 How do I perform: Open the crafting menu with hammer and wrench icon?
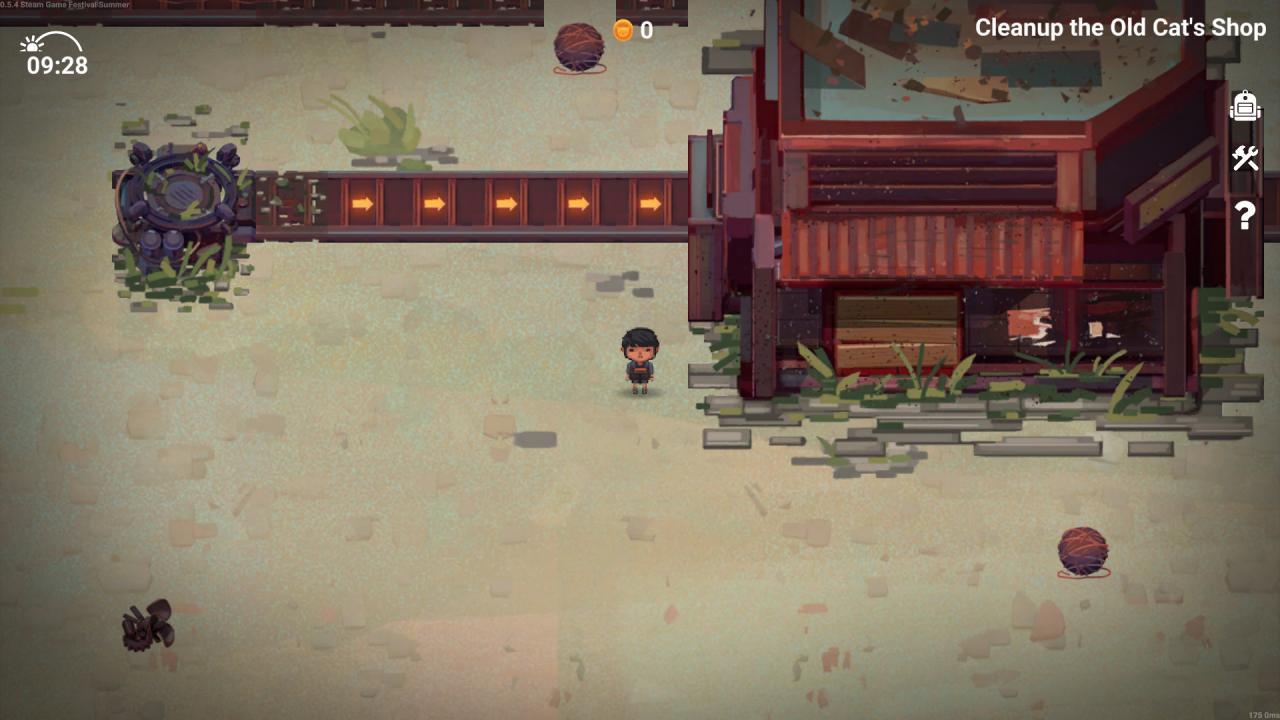[1245, 159]
